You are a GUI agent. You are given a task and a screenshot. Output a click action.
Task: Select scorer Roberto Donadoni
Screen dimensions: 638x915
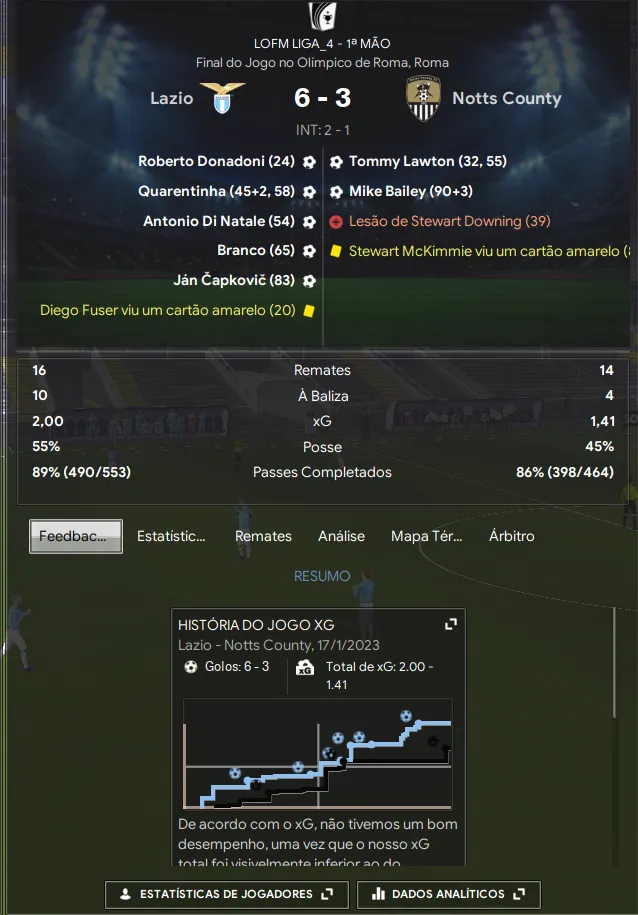(216, 161)
